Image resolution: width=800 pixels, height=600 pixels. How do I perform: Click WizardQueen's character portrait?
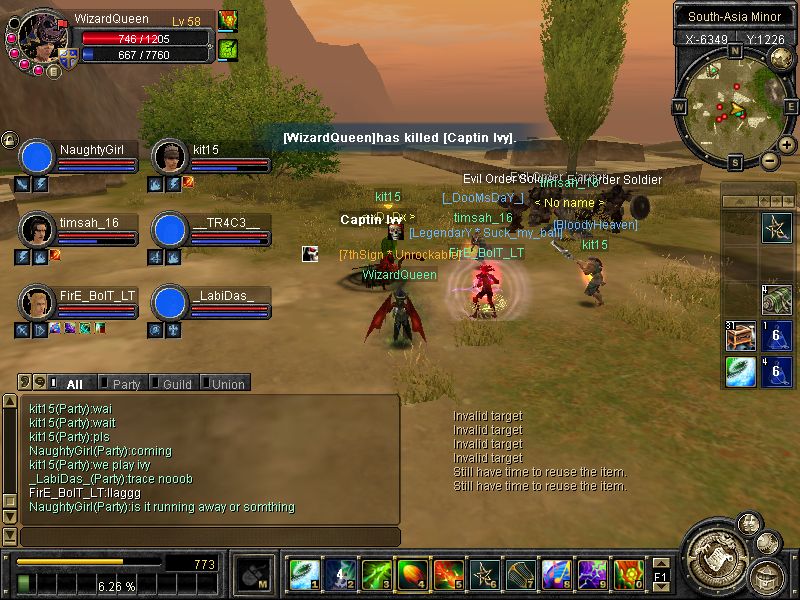coord(41,36)
